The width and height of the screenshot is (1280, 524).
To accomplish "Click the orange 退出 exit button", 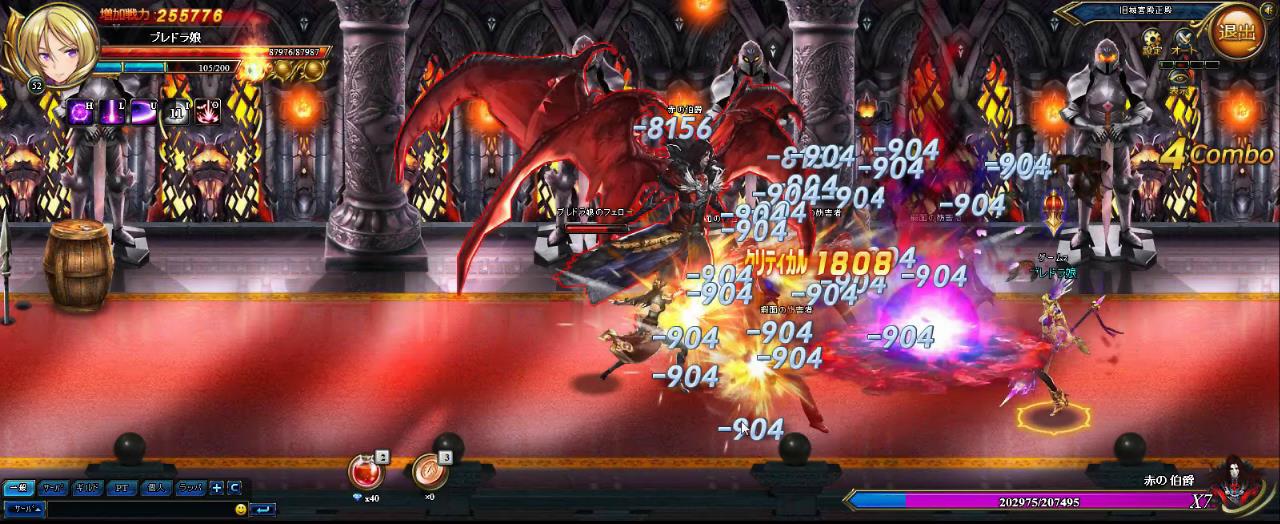I will [x=1237, y=33].
